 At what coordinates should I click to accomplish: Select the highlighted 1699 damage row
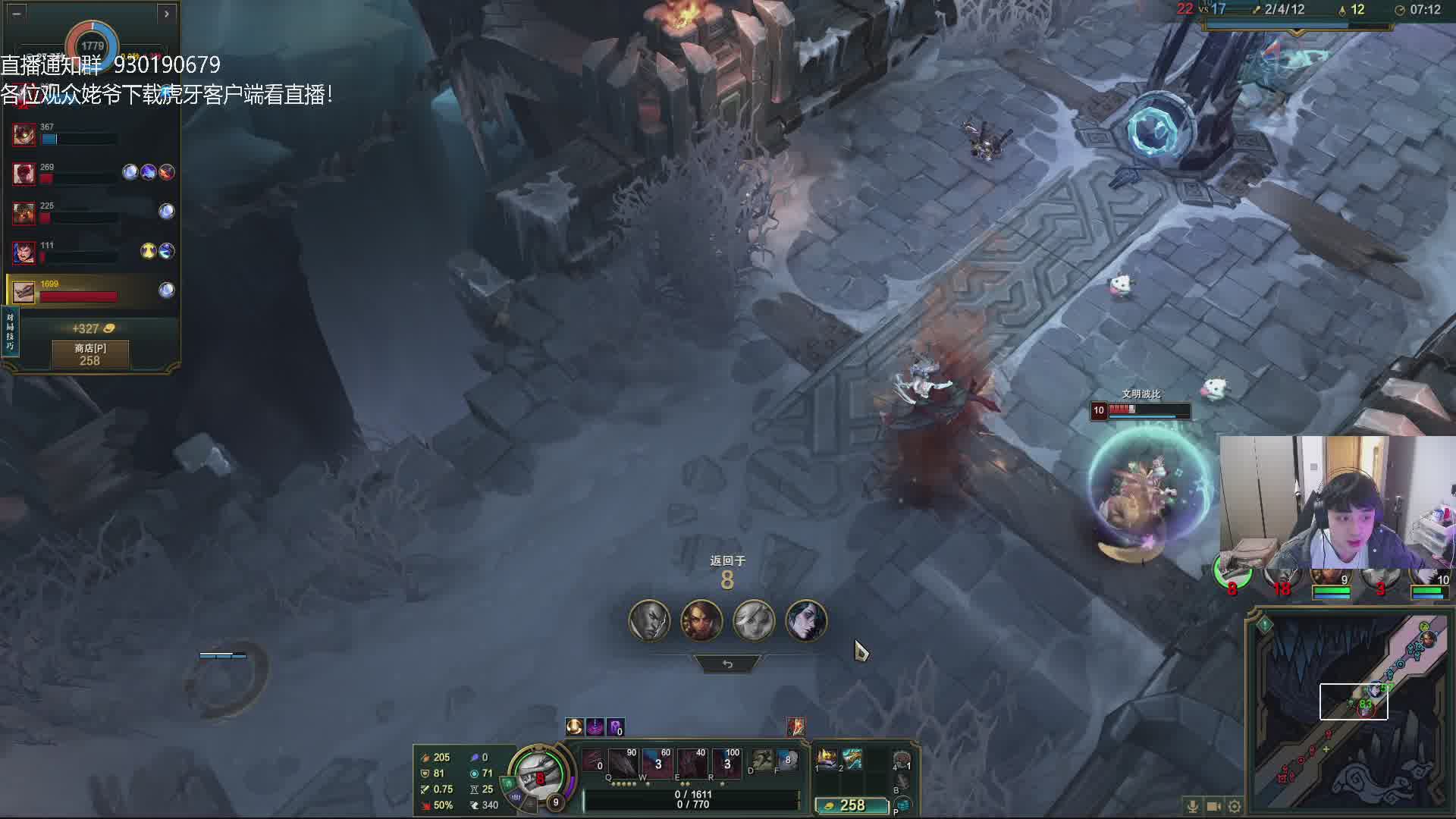pyautogui.click(x=91, y=290)
